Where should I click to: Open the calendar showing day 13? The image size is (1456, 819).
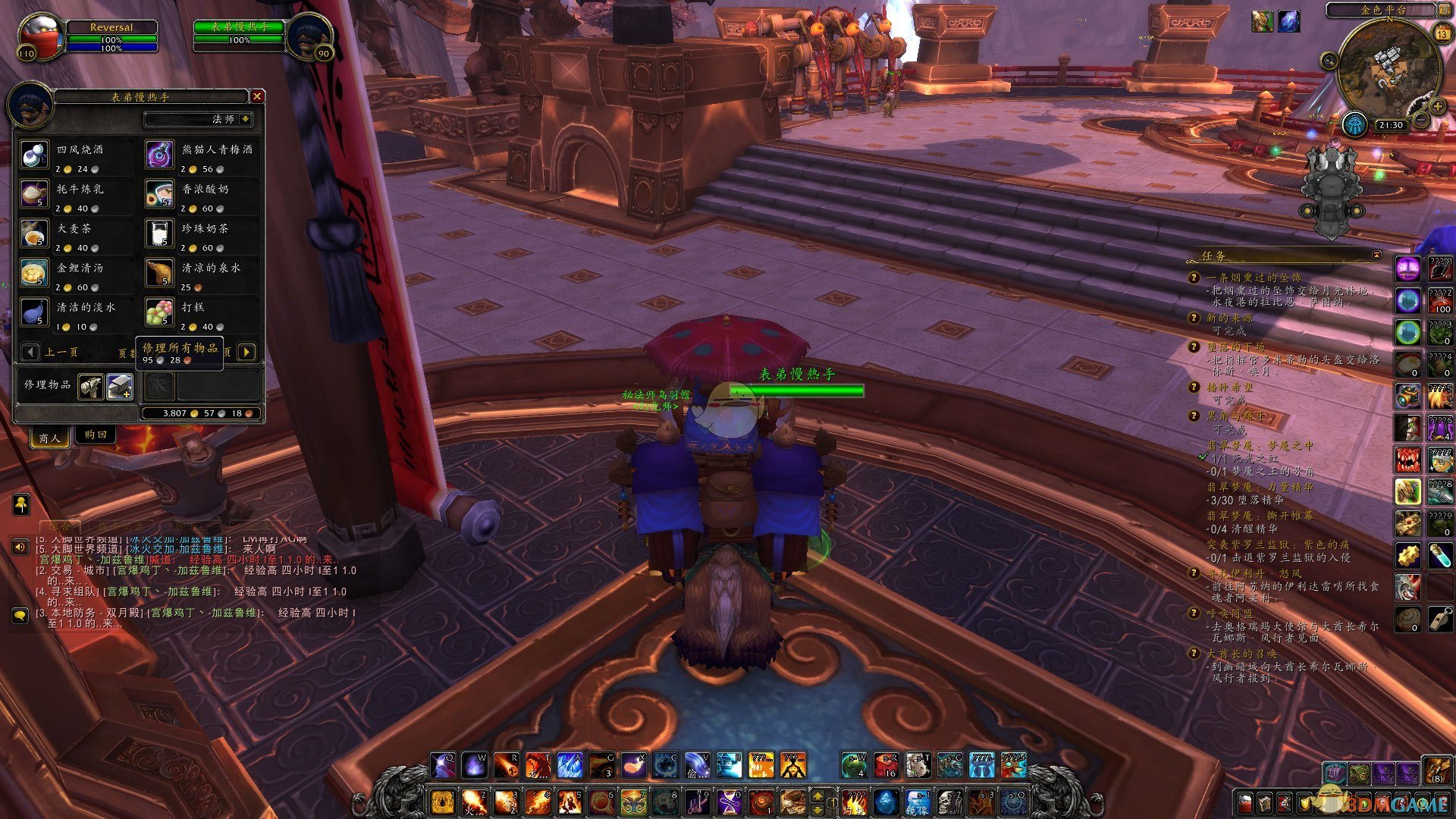coord(1442,34)
